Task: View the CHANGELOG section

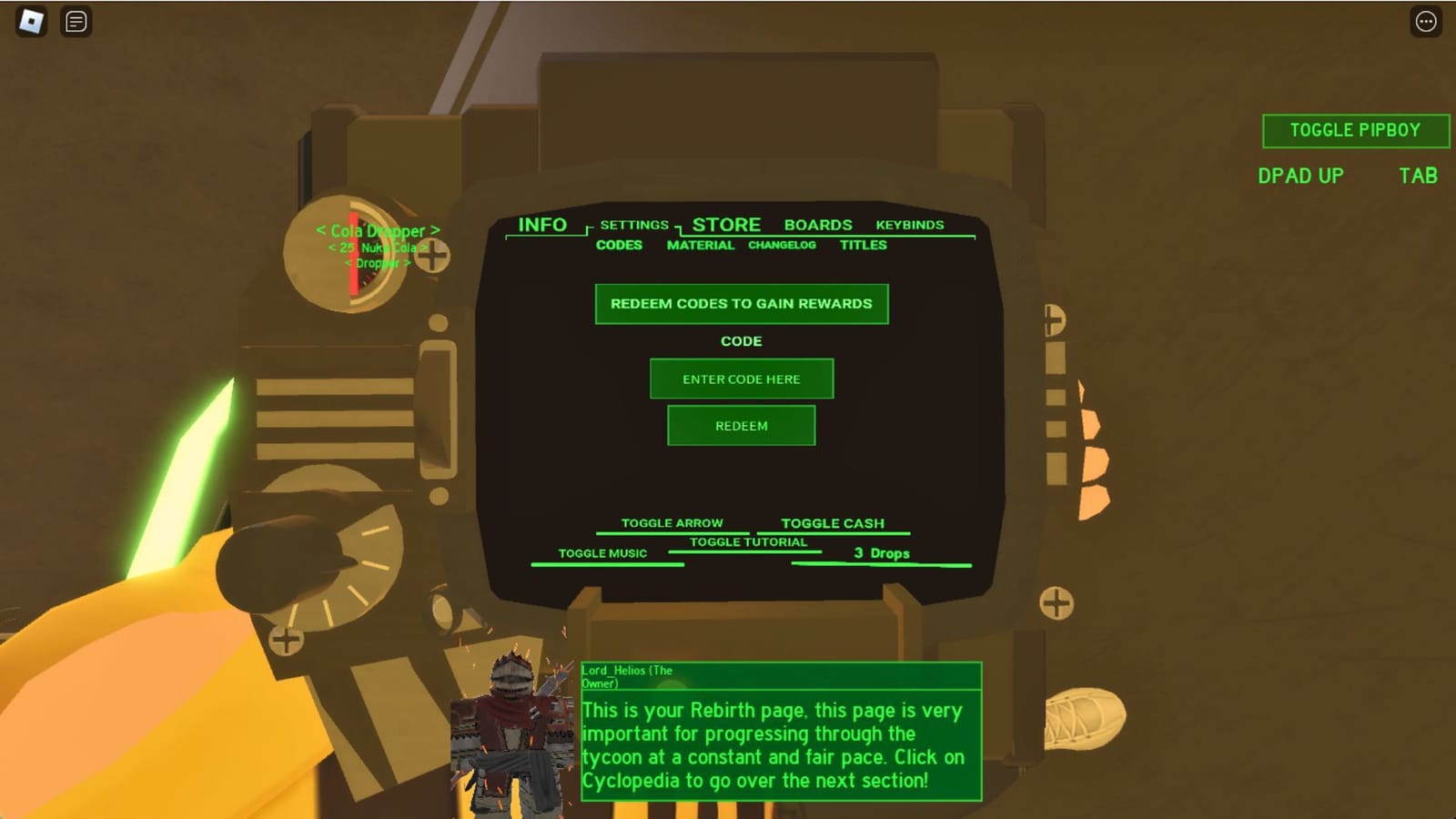Action: pyautogui.click(x=782, y=245)
